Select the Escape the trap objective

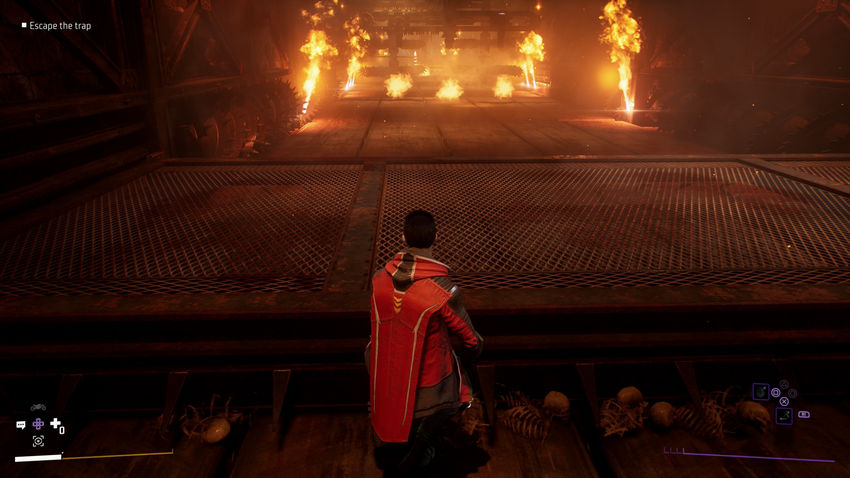tap(56, 26)
